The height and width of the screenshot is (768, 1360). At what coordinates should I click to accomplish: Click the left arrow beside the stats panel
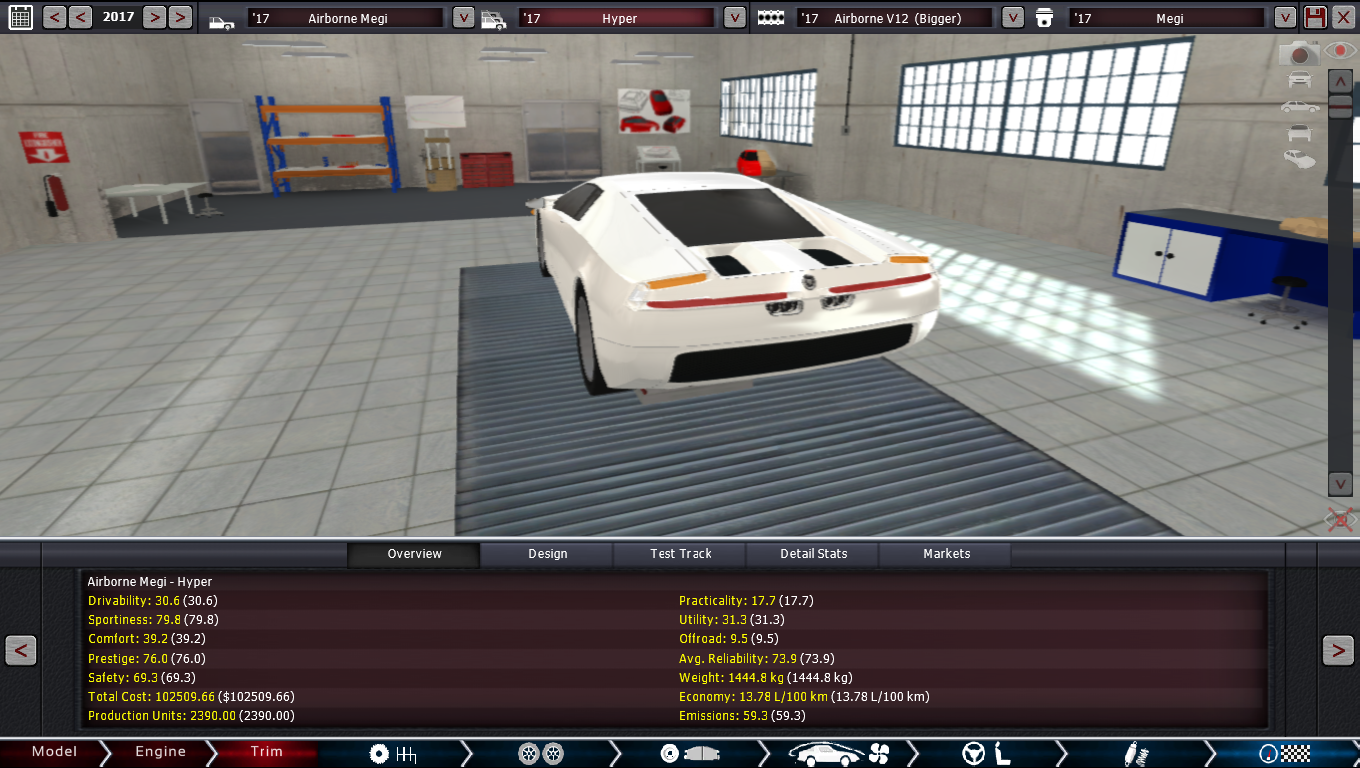point(20,650)
